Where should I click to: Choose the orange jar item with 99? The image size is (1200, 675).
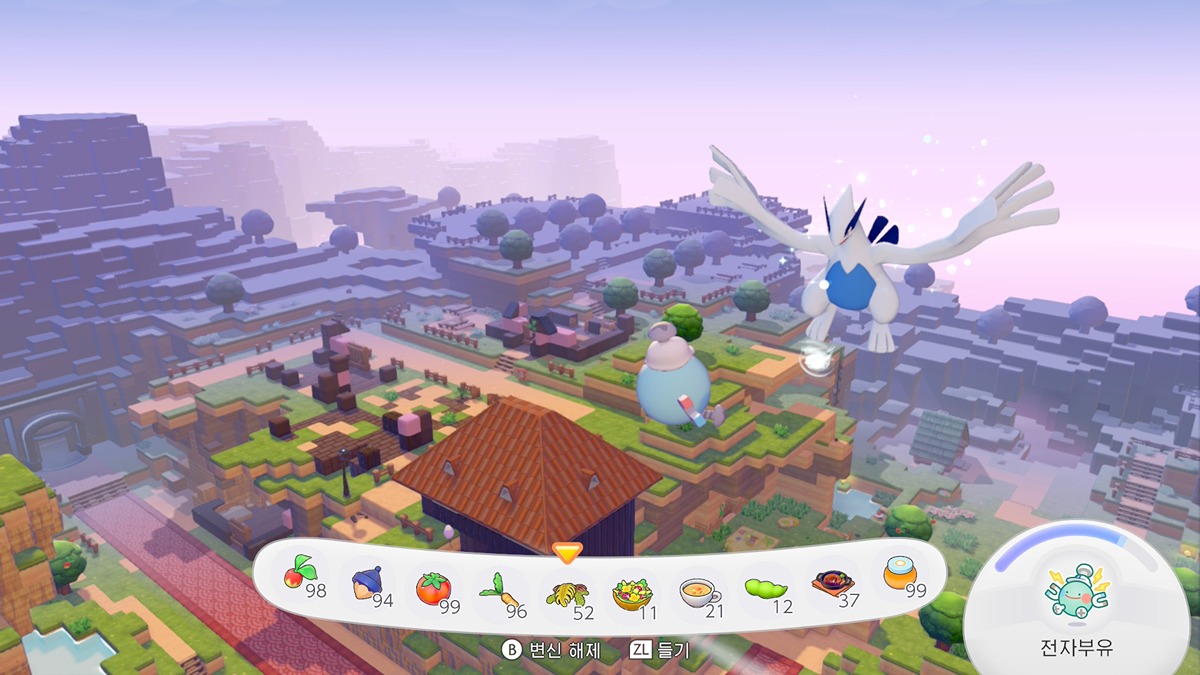click(x=898, y=574)
